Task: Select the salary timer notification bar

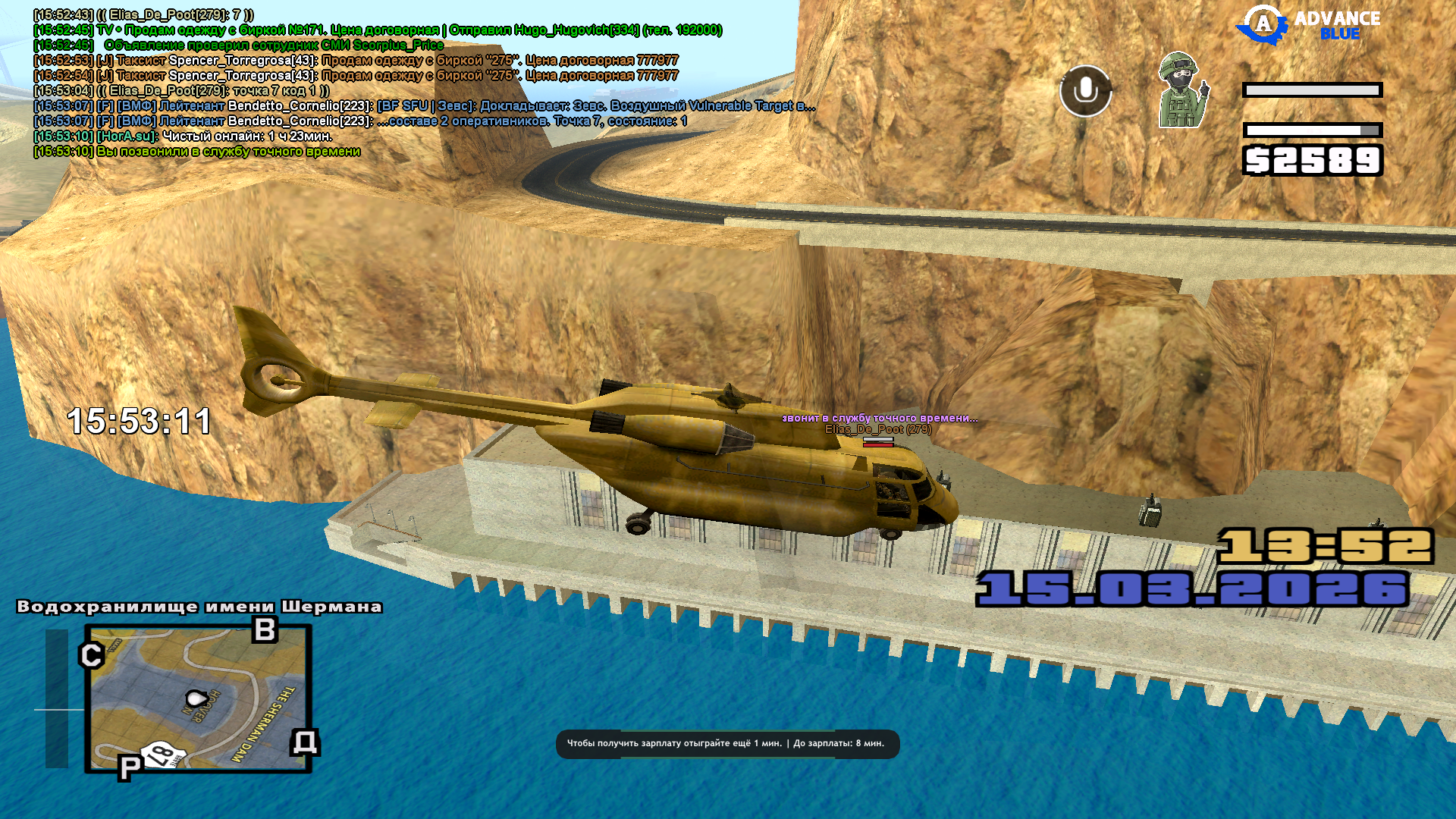Action: point(727,744)
